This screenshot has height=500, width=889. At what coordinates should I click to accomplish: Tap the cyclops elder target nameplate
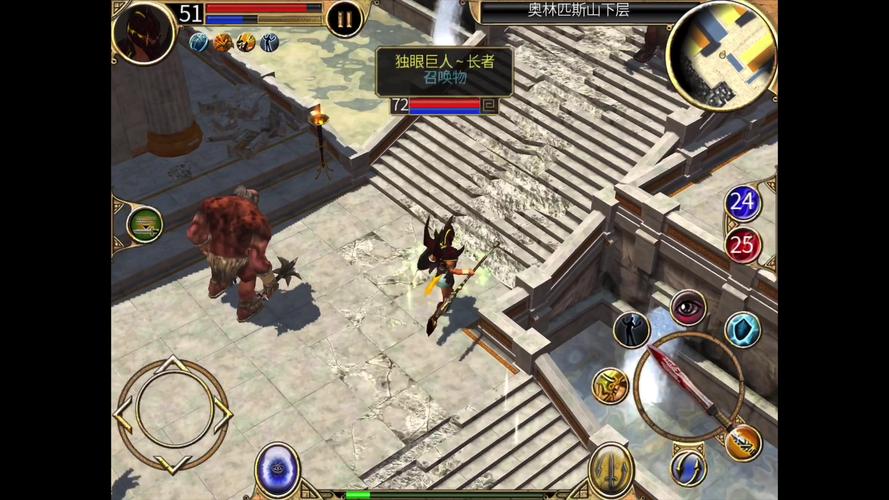pyautogui.click(x=444, y=70)
